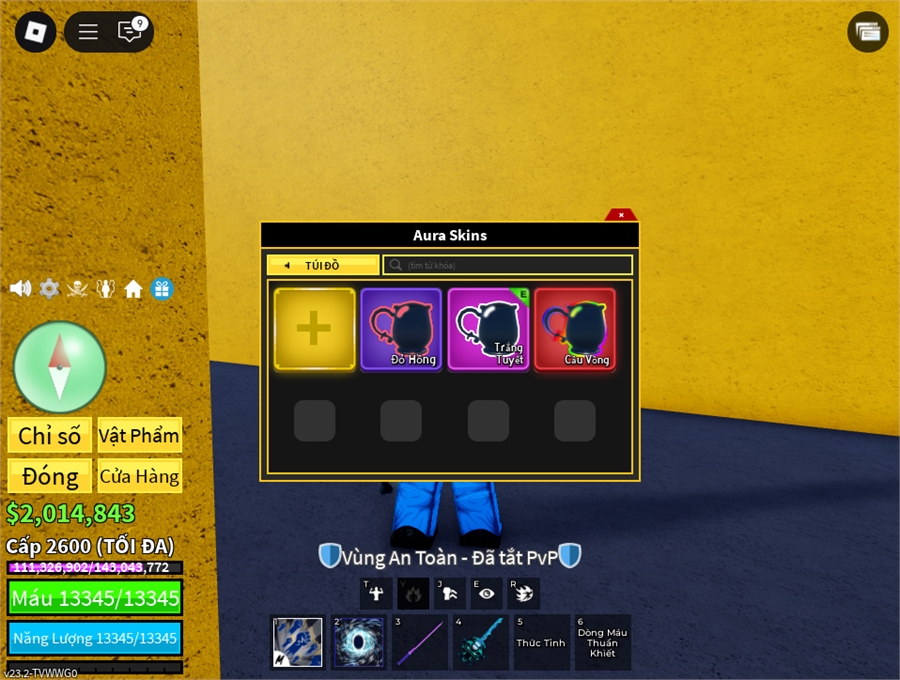Toggle the sound speaker icon
Image resolution: width=900 pixels, height=680 pixels.
[x=20, y=289]
